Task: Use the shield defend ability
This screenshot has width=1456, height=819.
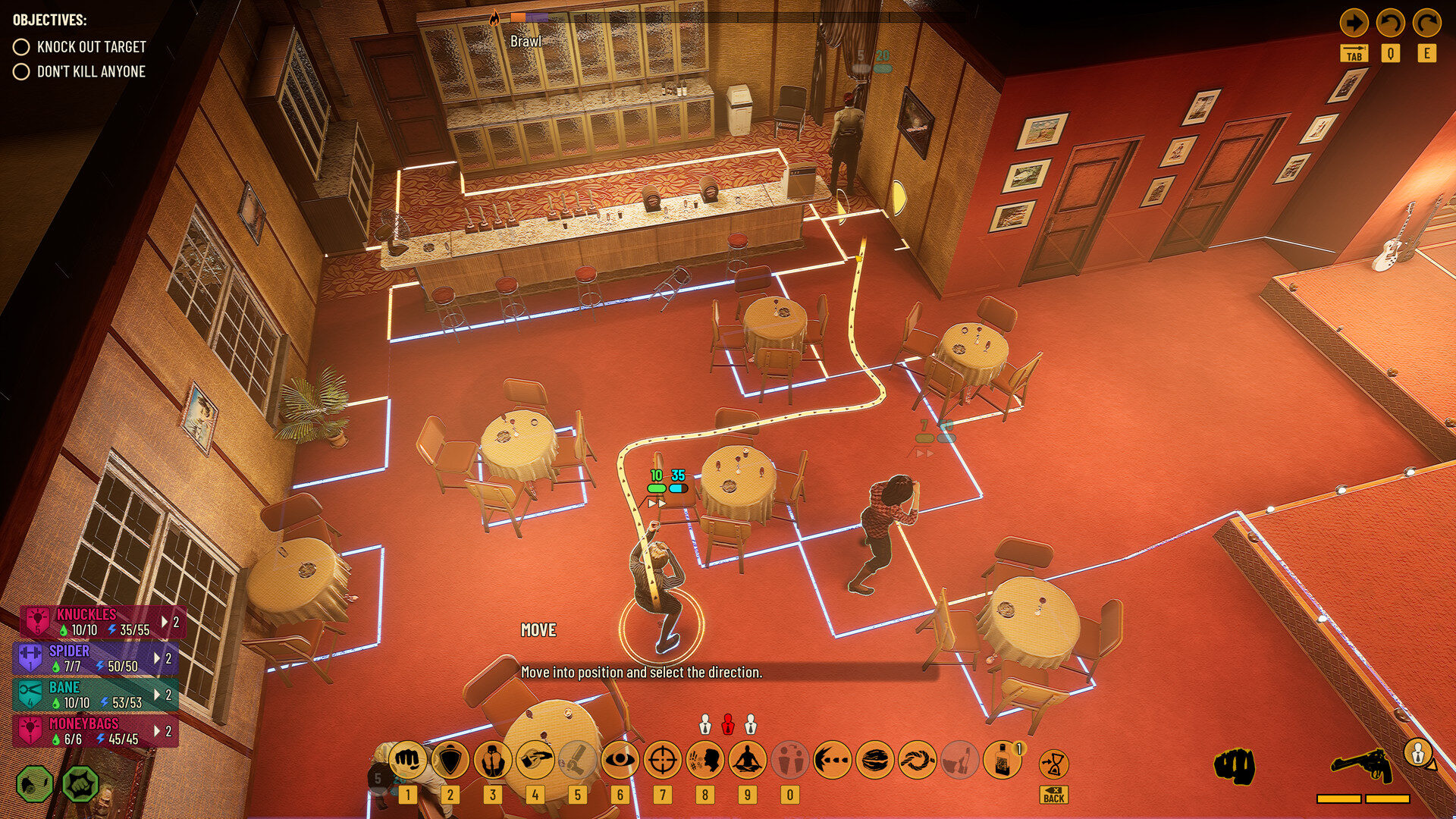Action: click(x=450, y=760)
